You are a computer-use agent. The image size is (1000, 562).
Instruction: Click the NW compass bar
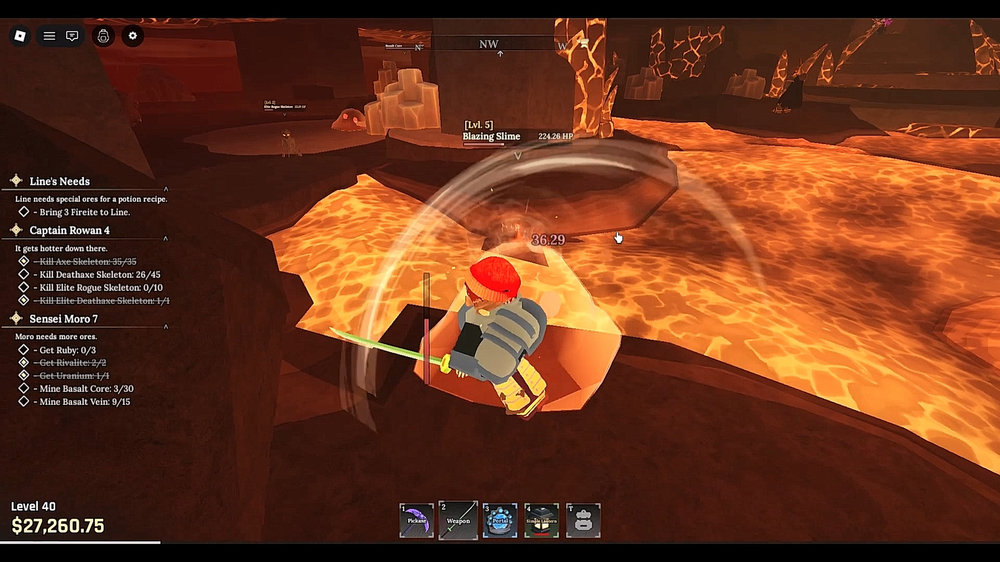[x=489, y=45]
